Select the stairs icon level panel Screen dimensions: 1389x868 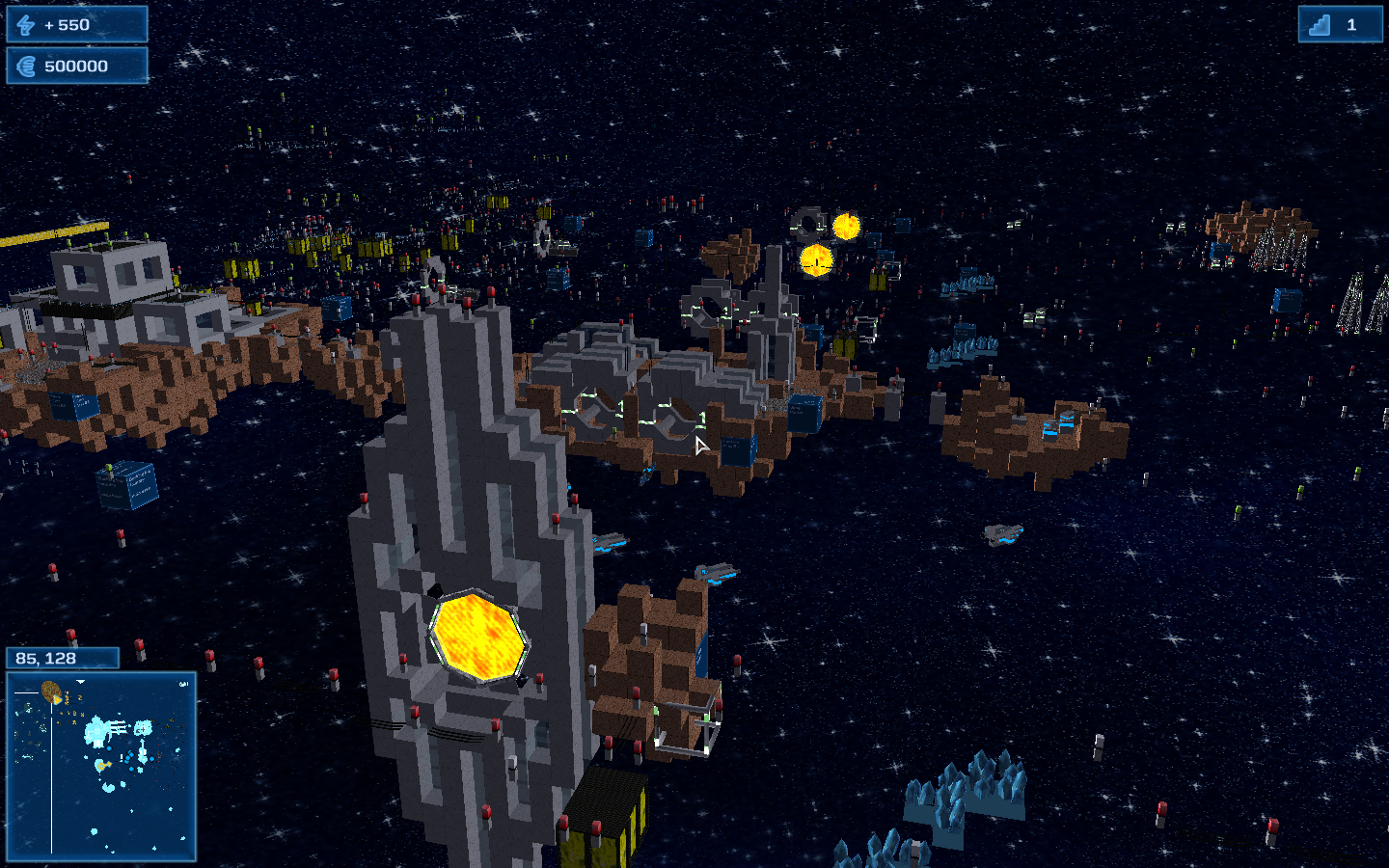coord(1339,25)
